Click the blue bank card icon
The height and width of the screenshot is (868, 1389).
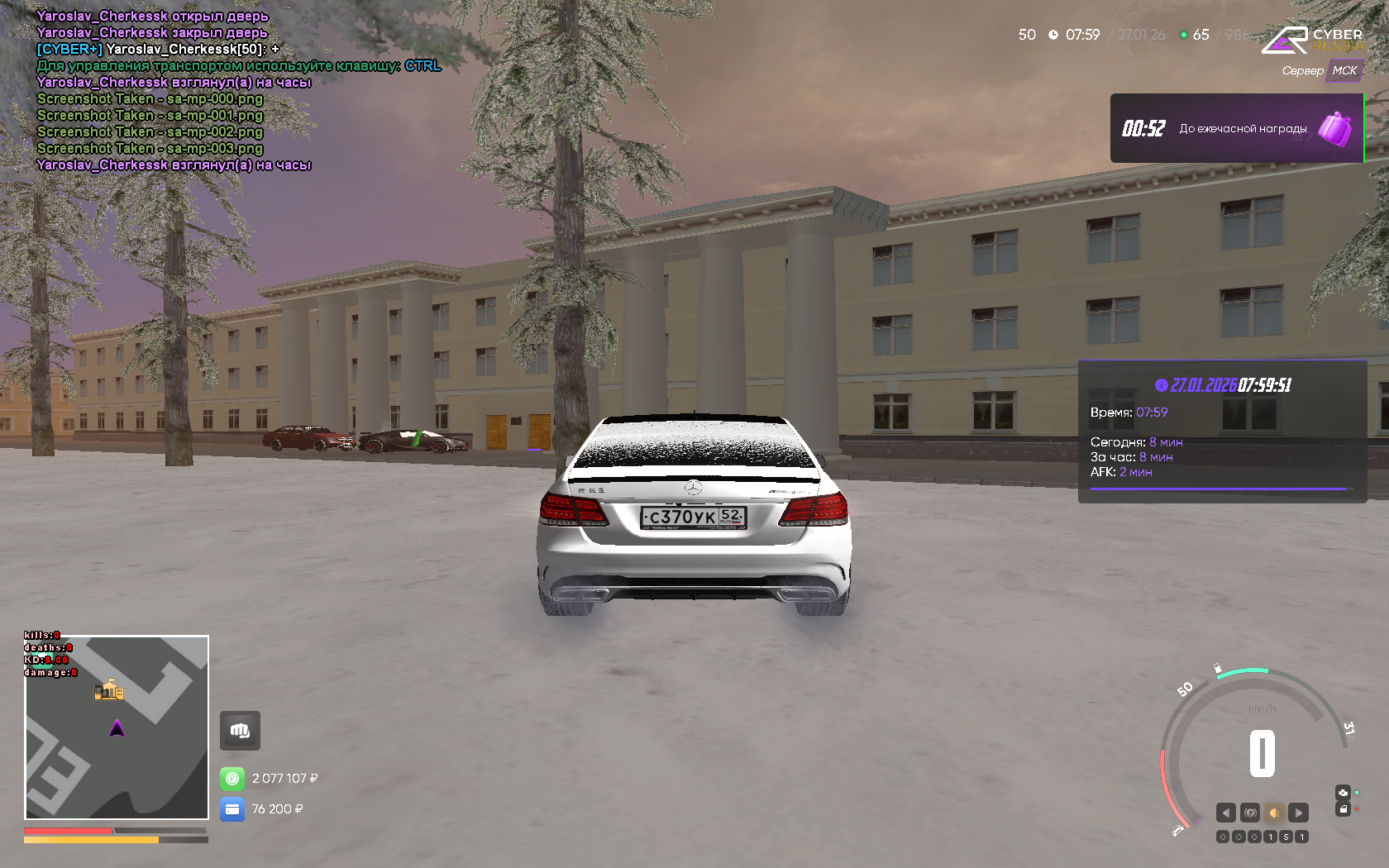(232, 809)
